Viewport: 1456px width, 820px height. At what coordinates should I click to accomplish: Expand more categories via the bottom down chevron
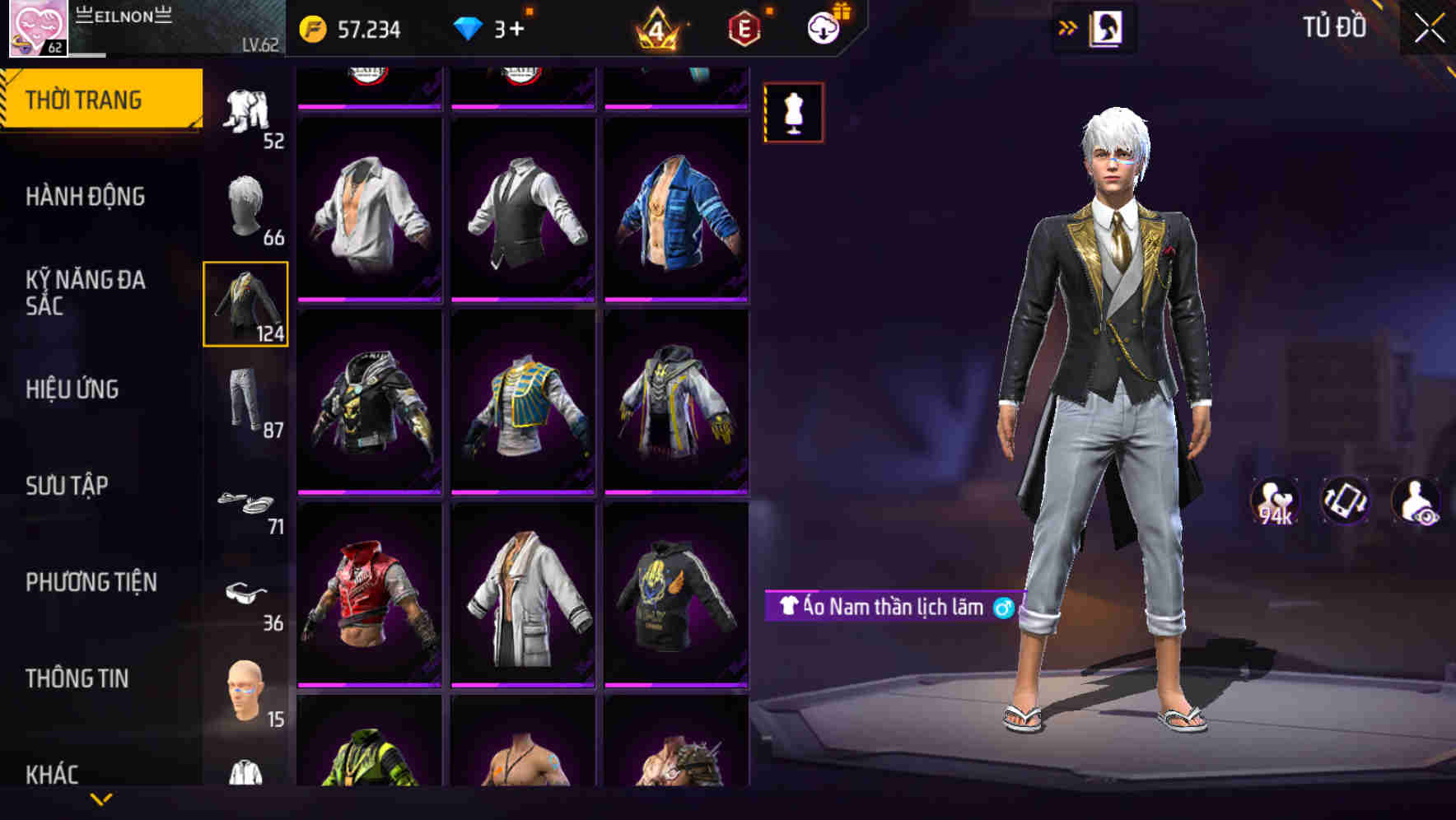pos(101,800)
